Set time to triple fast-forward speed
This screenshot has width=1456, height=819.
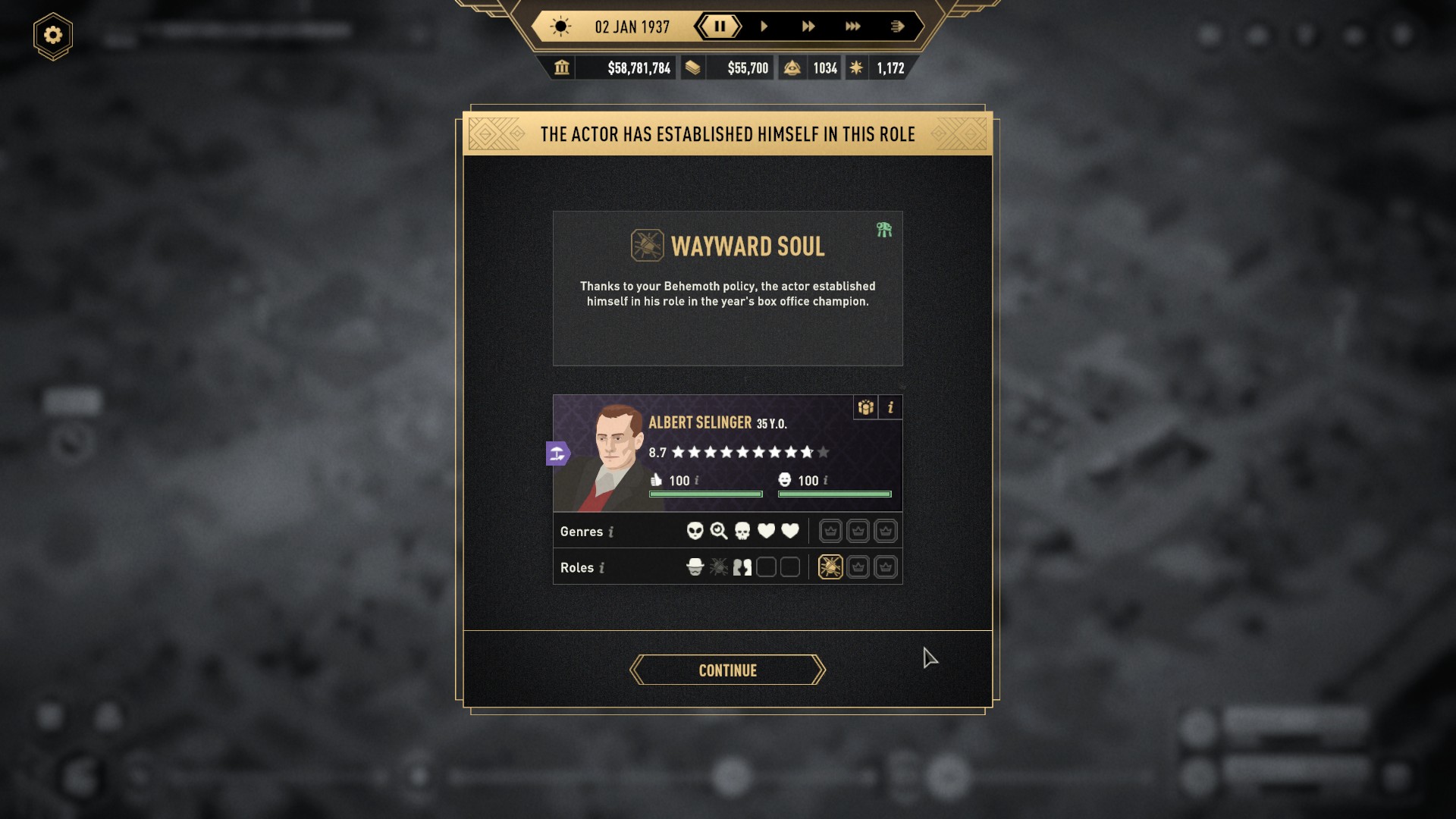852,27
